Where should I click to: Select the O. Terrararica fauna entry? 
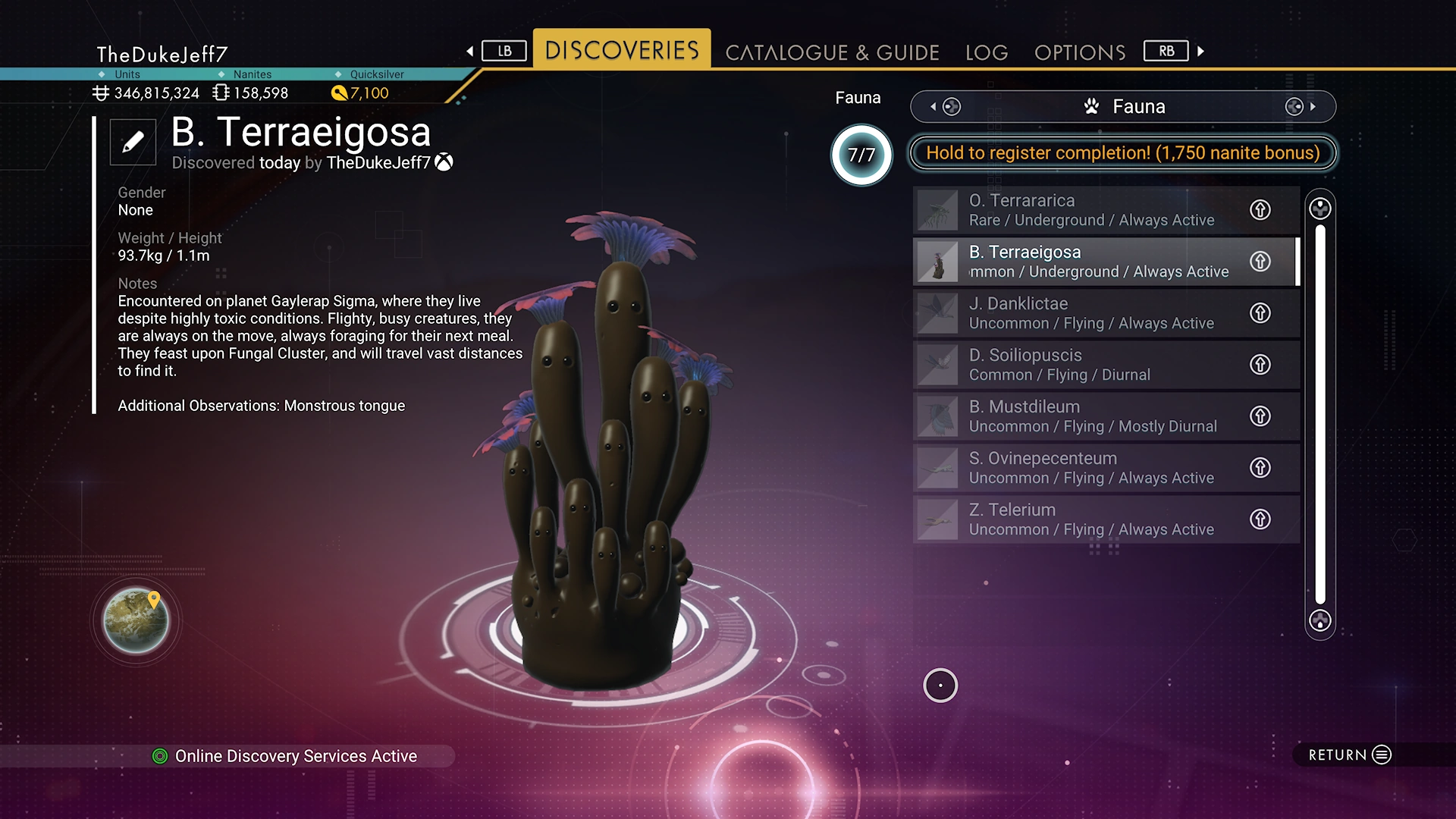point(1092,210)
